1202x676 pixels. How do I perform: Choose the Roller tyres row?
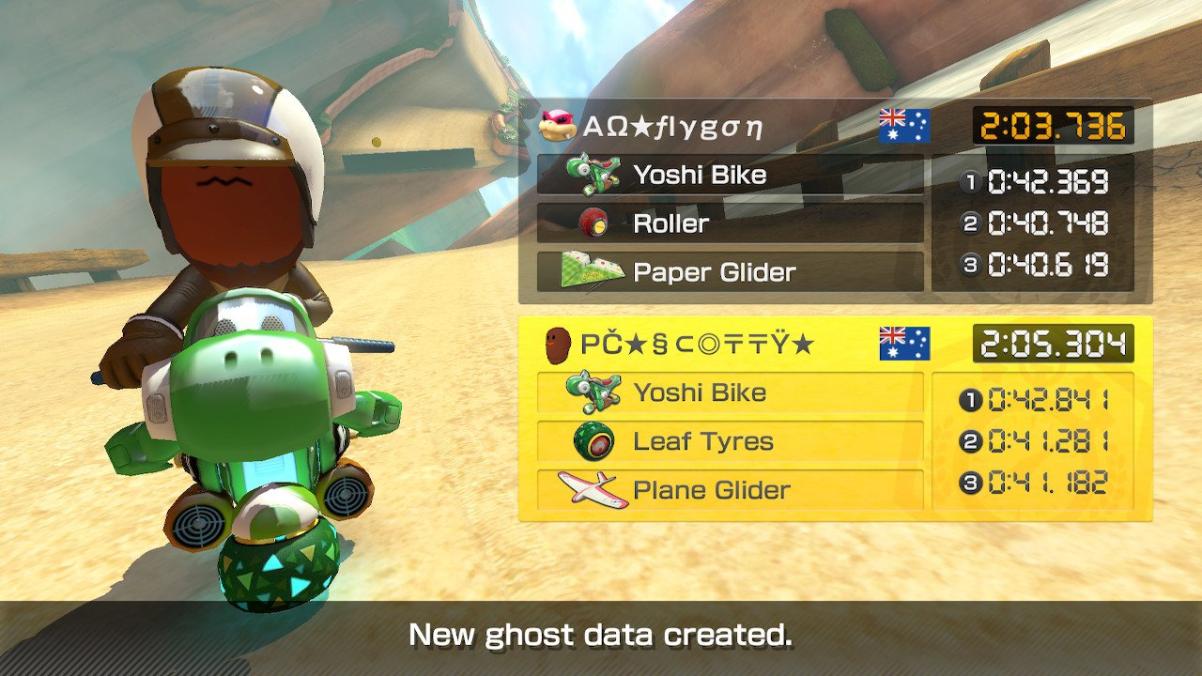[730, 223]
